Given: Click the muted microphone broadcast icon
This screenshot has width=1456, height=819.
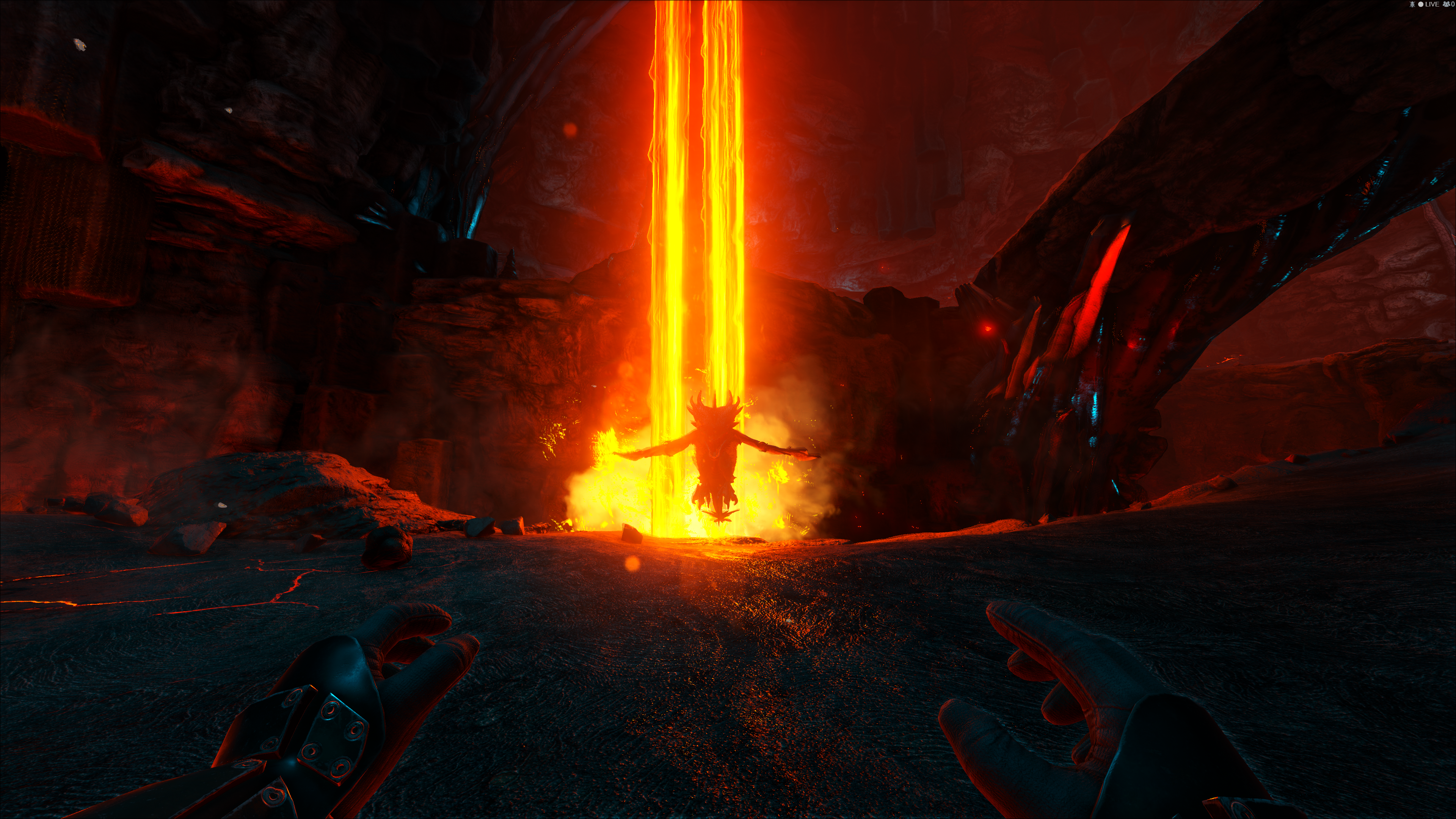Looking at the screenshot, I should click(1412, 5).
